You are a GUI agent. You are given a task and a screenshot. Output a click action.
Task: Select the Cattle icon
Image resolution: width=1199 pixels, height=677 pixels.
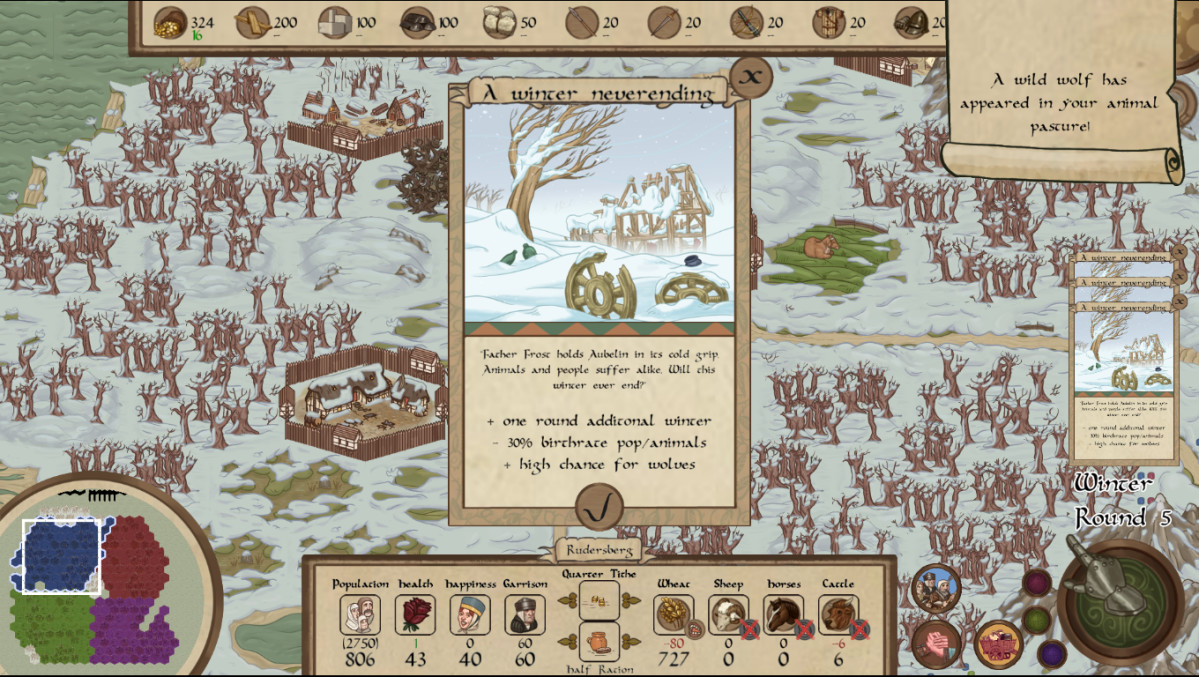[x=838, y=614]
